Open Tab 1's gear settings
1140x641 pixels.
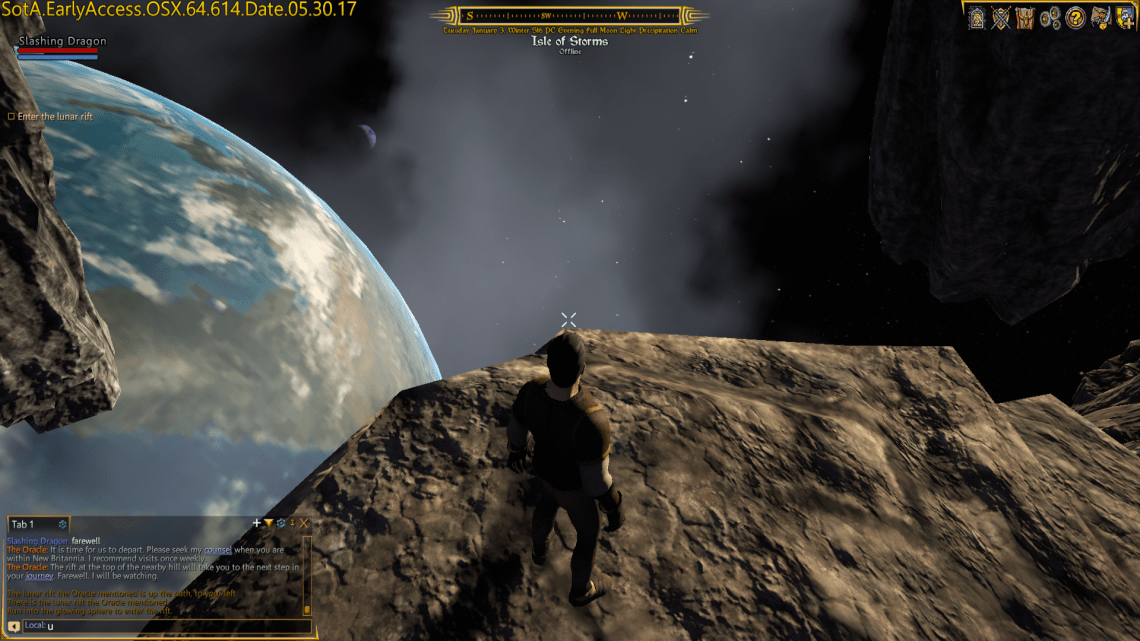[x=62, y=524]
